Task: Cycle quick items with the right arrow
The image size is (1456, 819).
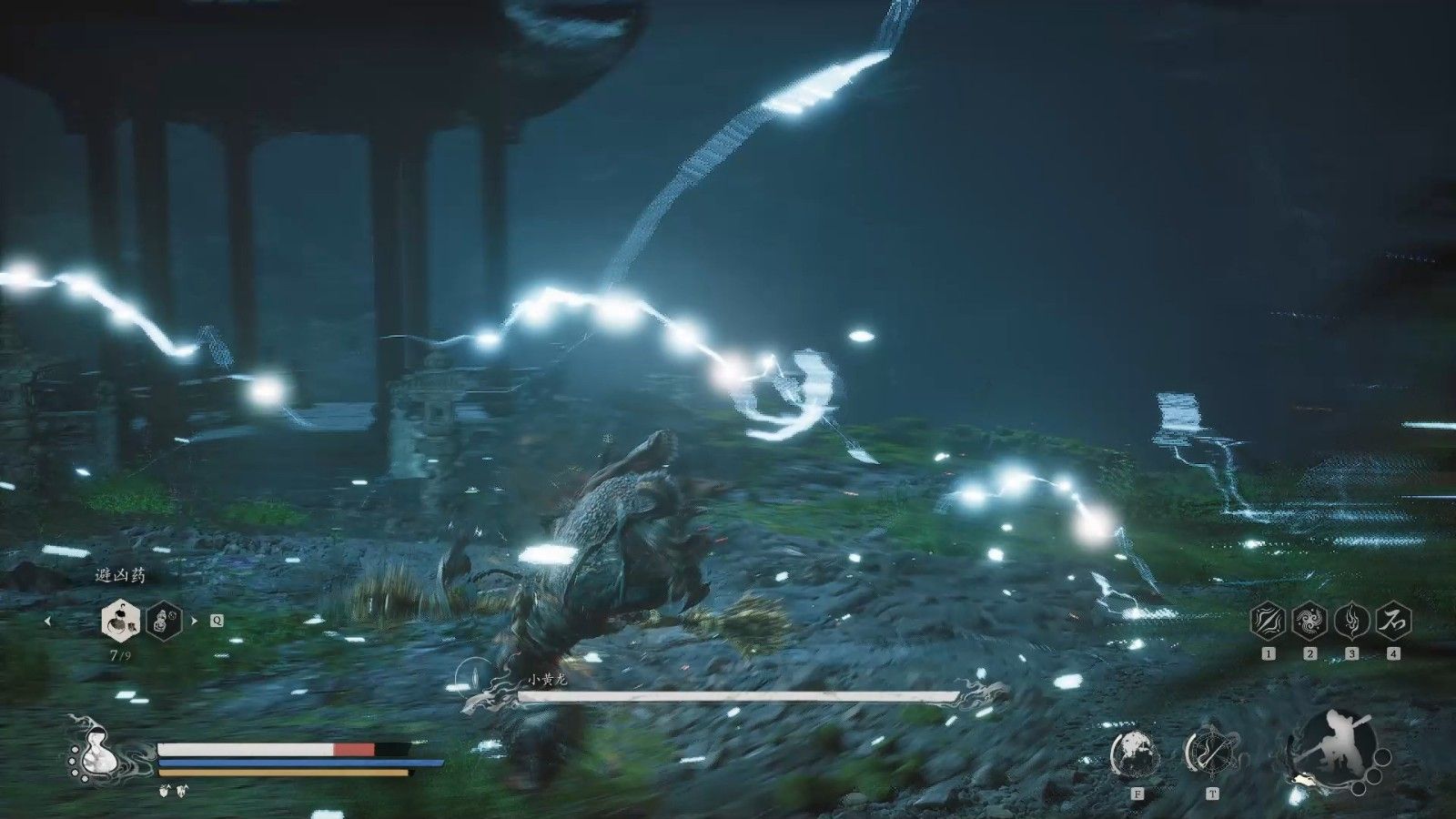Action: (193, 622)
